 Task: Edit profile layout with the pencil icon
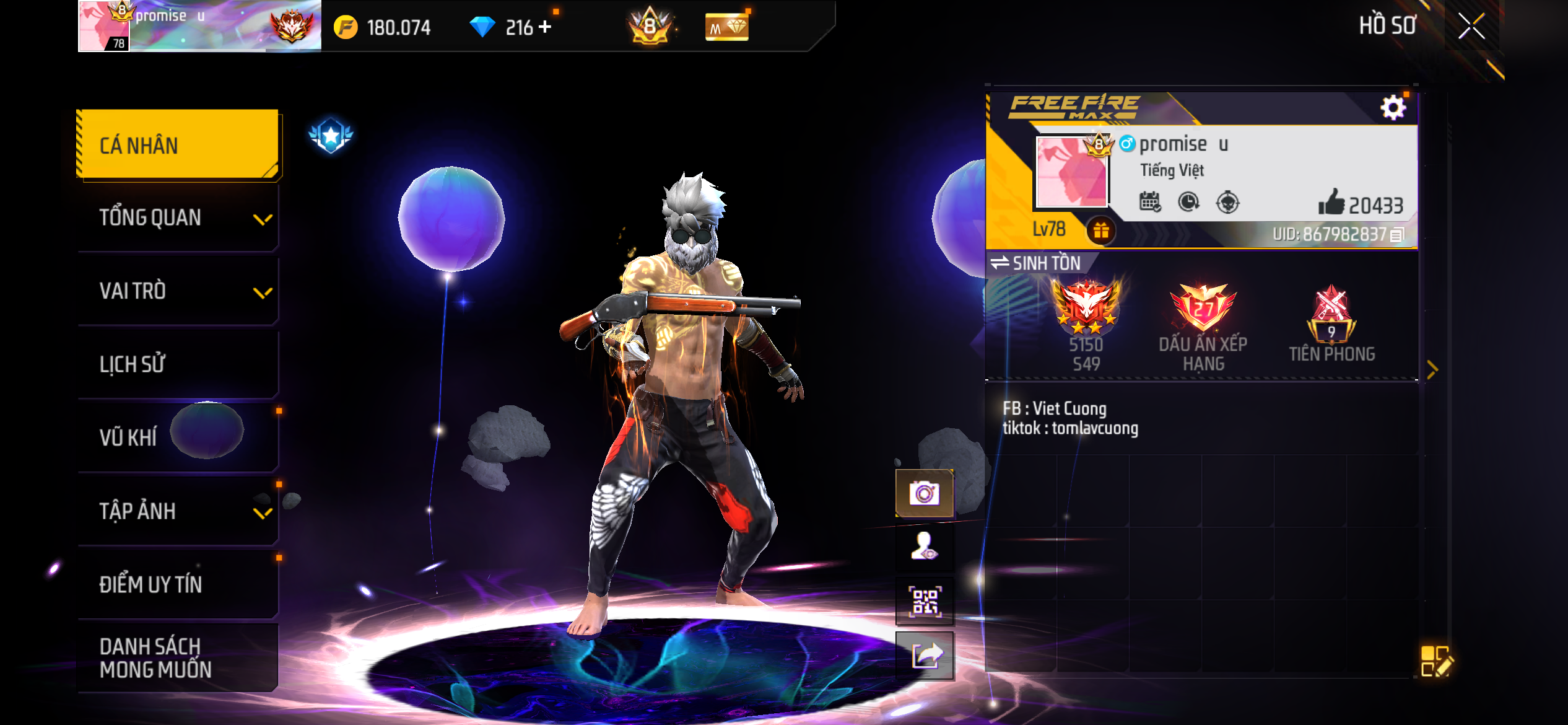(1436, 661)
